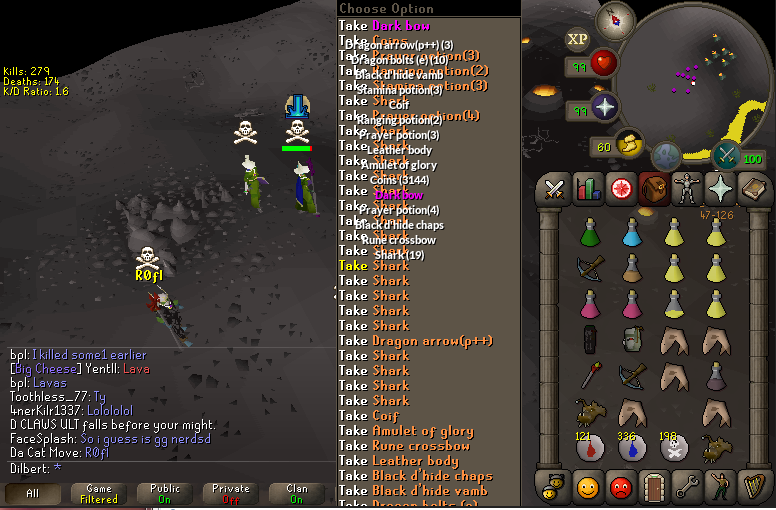Open the Combat Options tab

coord(554,188)
